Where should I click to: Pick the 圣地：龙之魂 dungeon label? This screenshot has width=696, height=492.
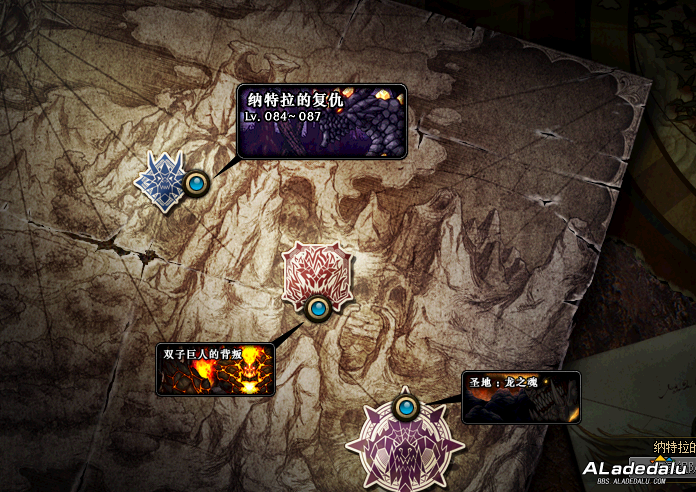point(520,397)
